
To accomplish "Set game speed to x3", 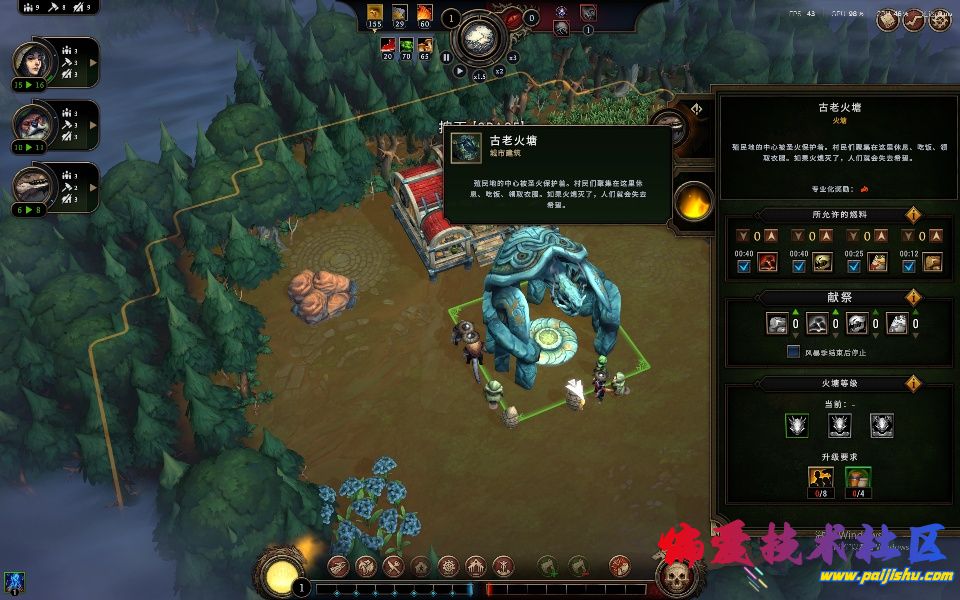I will (x=513, y=57).
